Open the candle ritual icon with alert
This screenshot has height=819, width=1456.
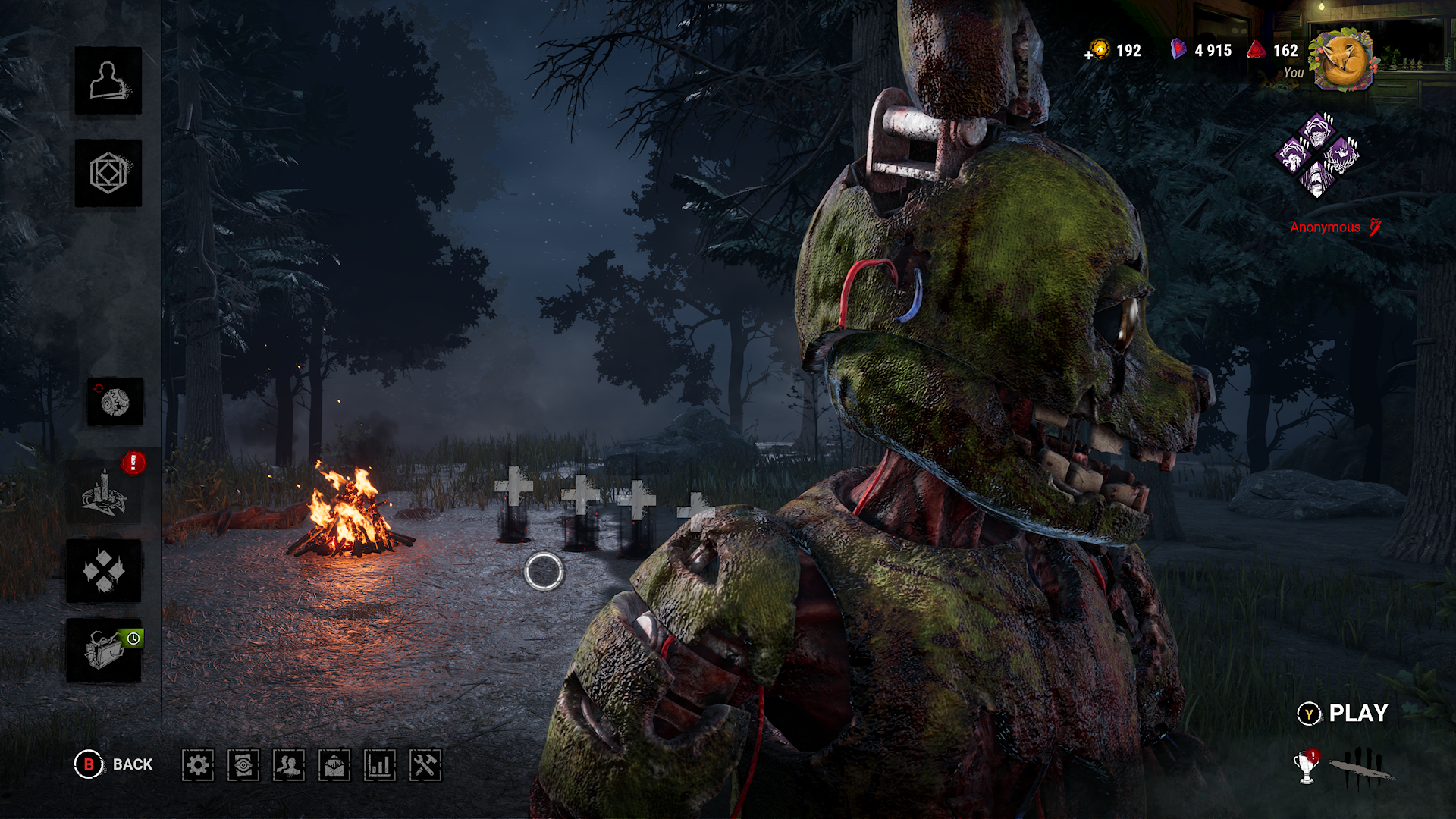click(x=104, y=492)
